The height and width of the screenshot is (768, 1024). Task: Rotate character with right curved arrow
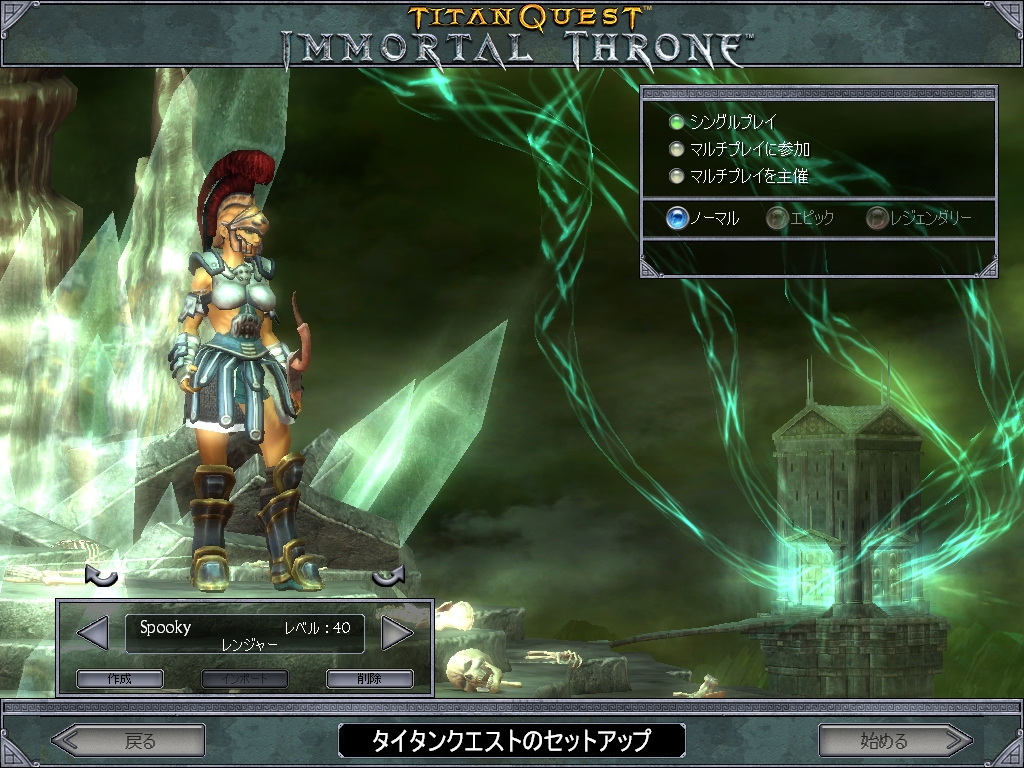coord(387,577)
